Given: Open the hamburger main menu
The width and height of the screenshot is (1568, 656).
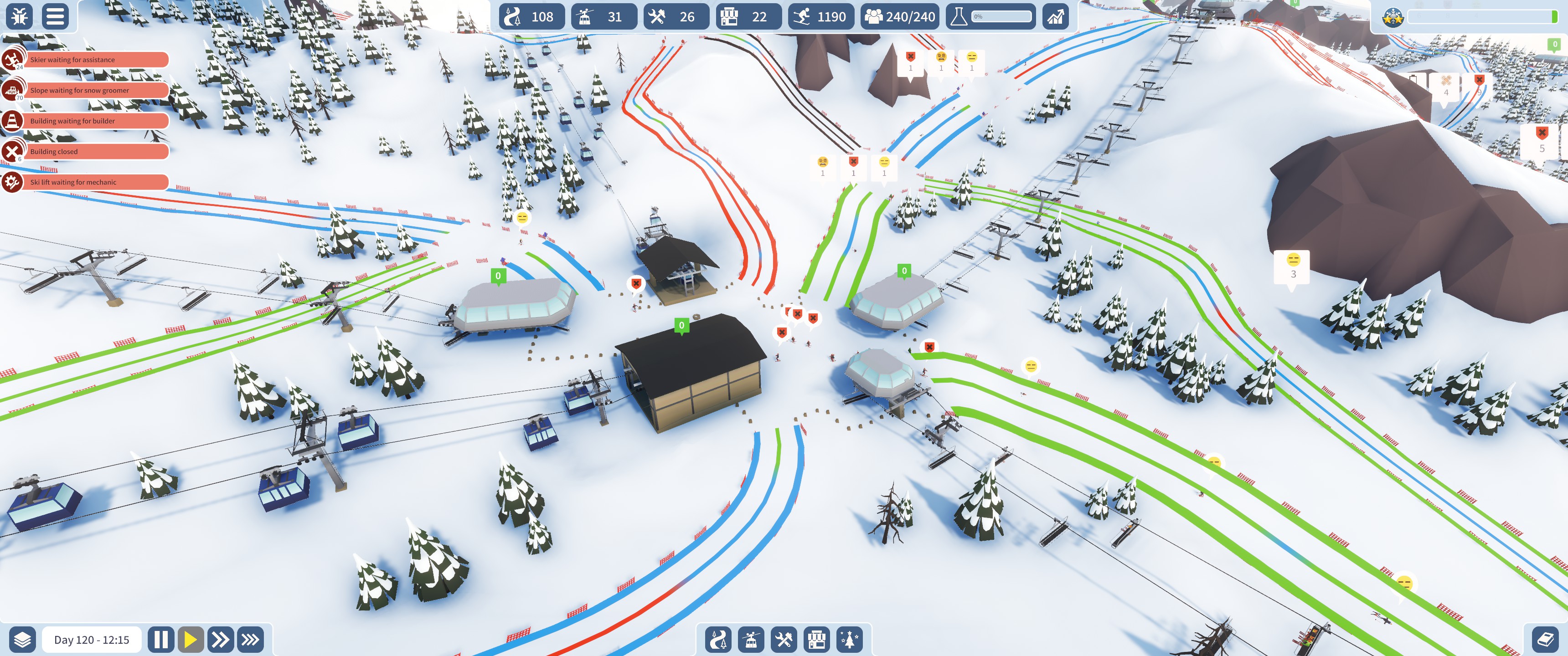Looking at the screenshot, I should [x=55, y=16].
